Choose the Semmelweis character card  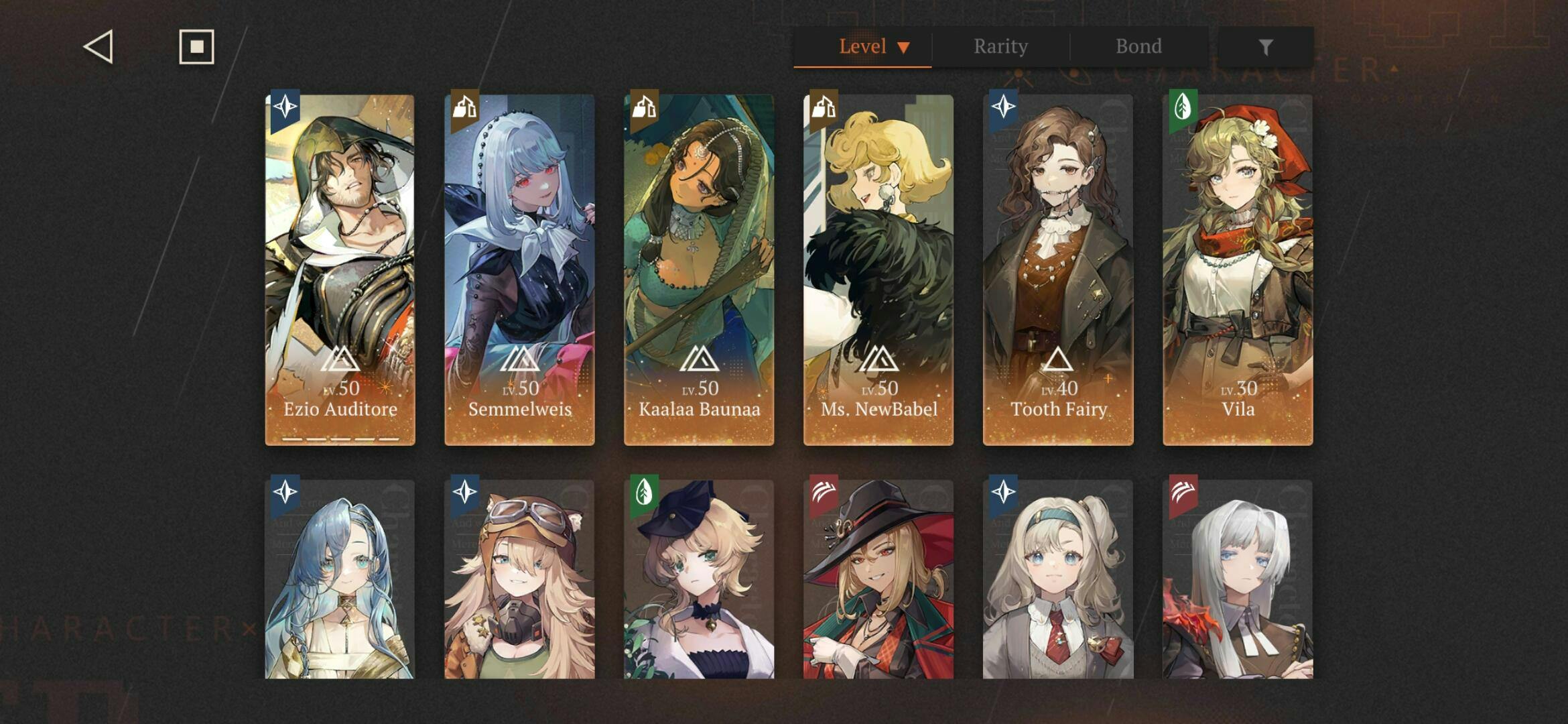coord(519,269)
